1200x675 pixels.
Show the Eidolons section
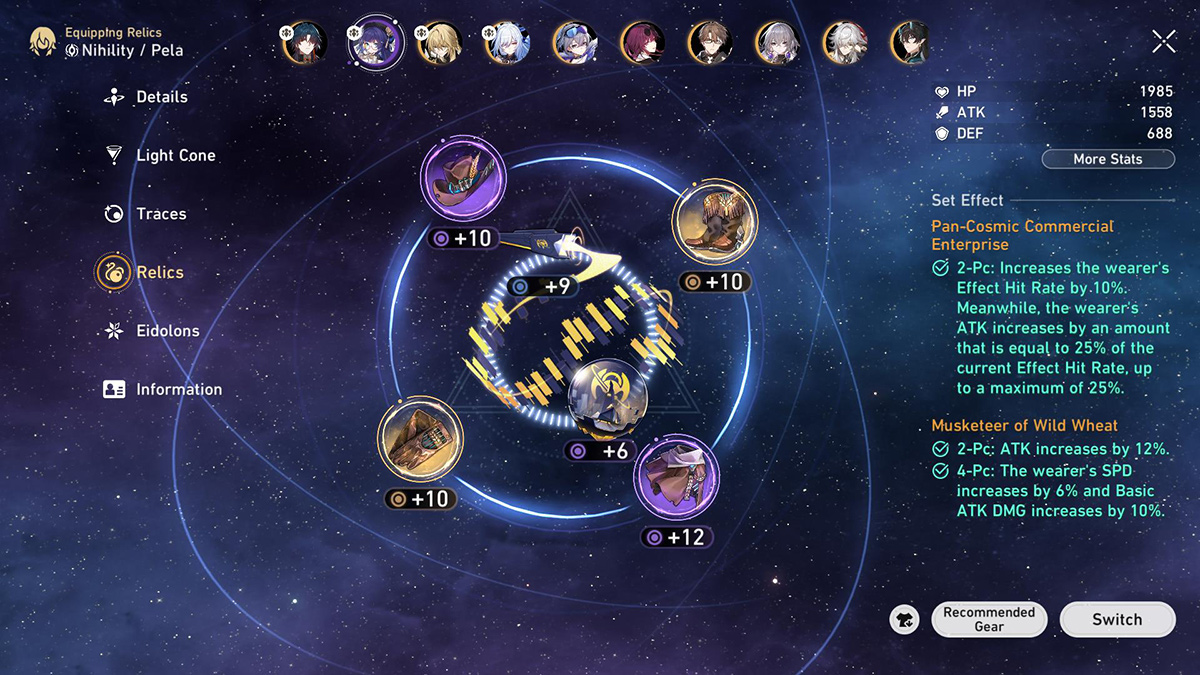click(x=167, y=330)
